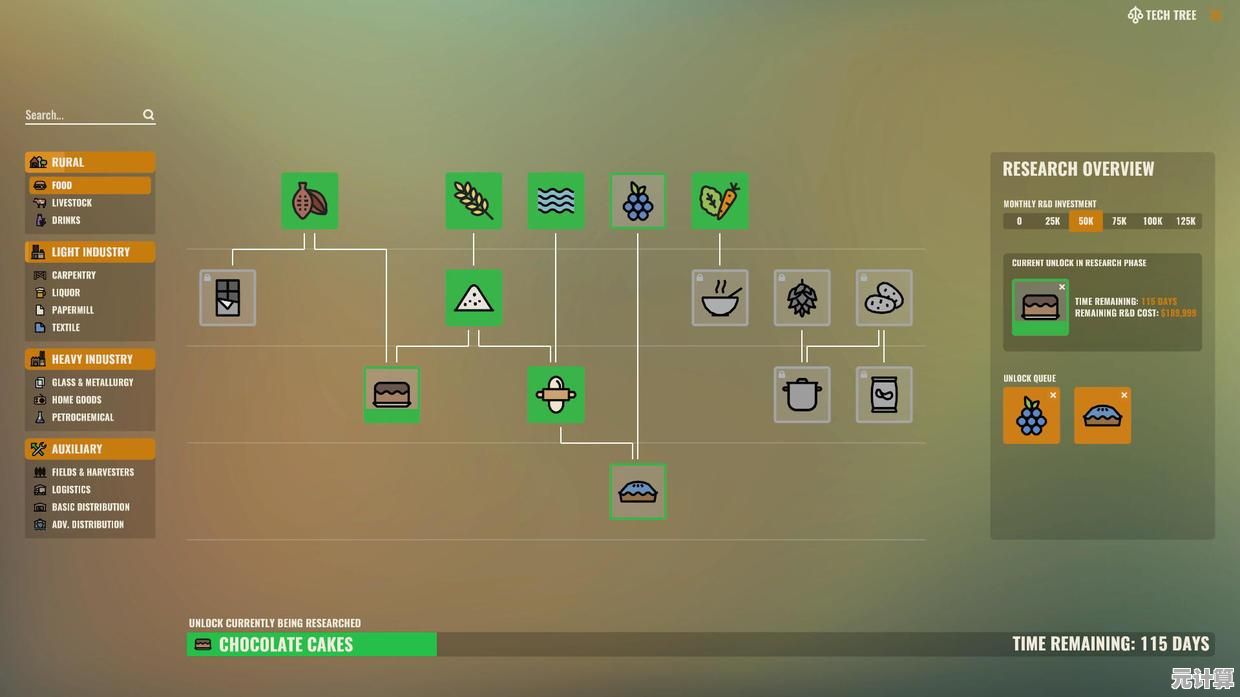Open Fields & Harvesters category
The height and width of the screenshot is (697, 1240).
92,472
